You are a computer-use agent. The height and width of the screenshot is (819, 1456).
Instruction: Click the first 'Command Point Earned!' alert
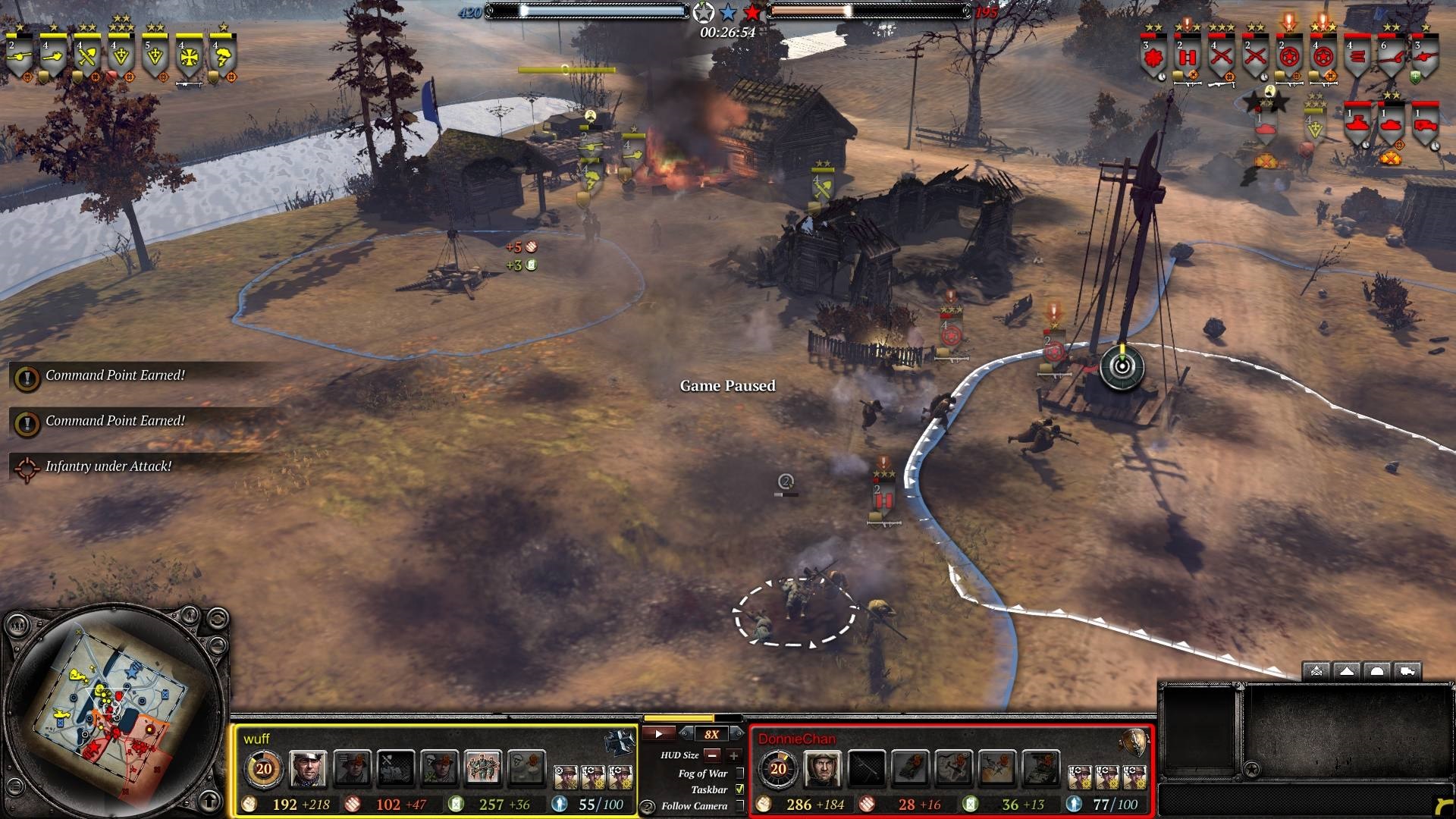click(x=115, y=375)
